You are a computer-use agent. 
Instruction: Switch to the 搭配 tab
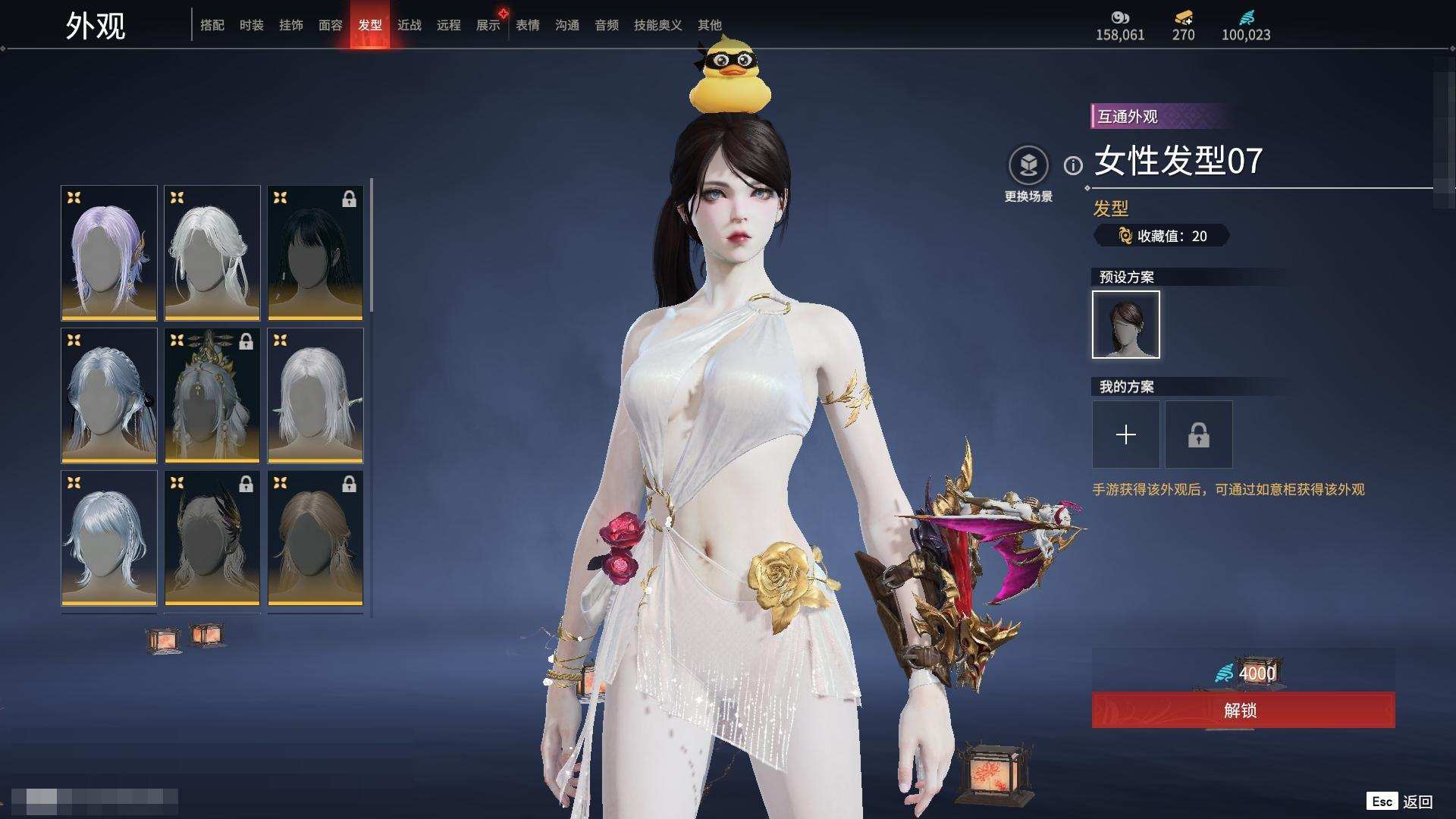pos(212,25)
